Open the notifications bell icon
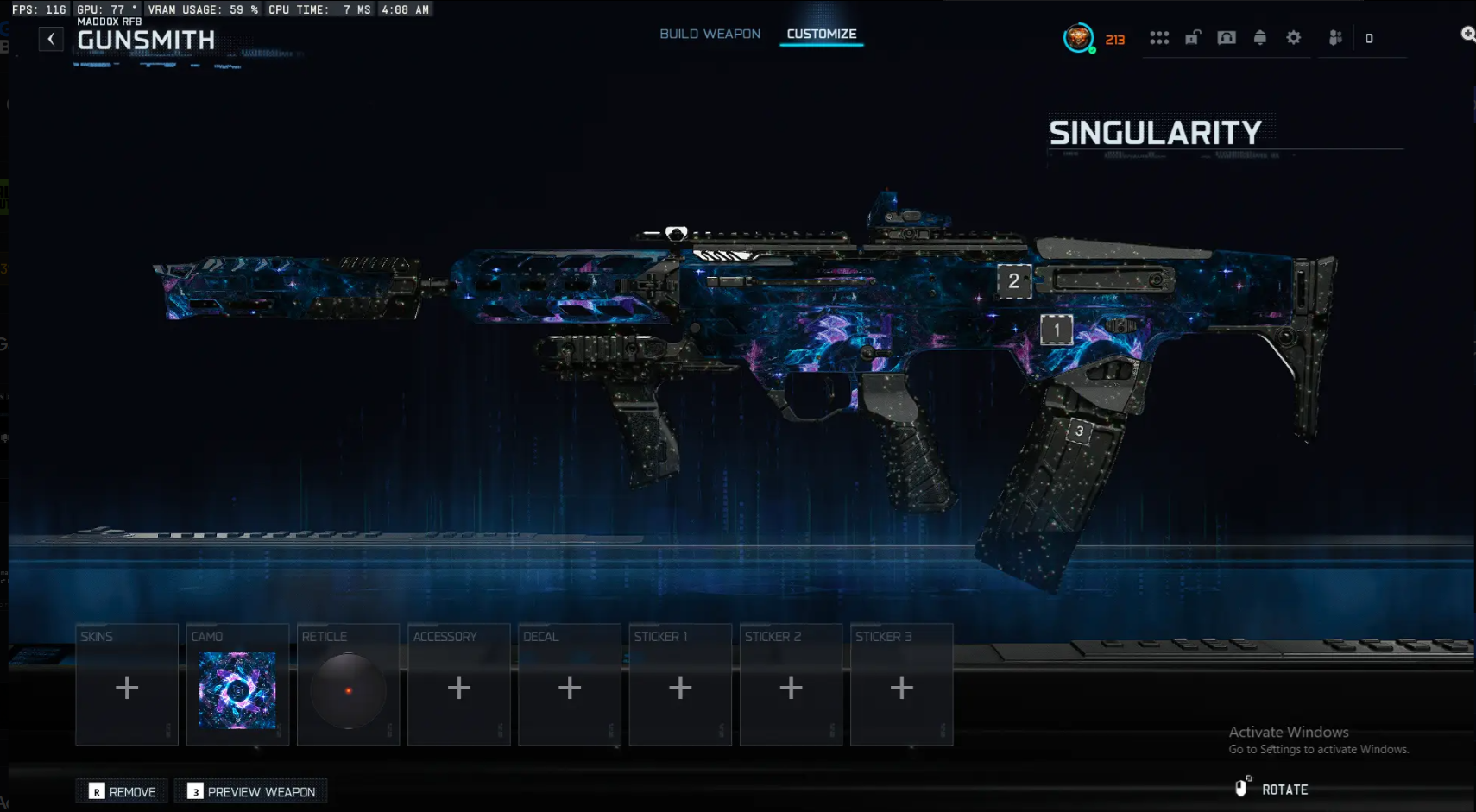The image size is (1476, 812). tap(1260, 38)
